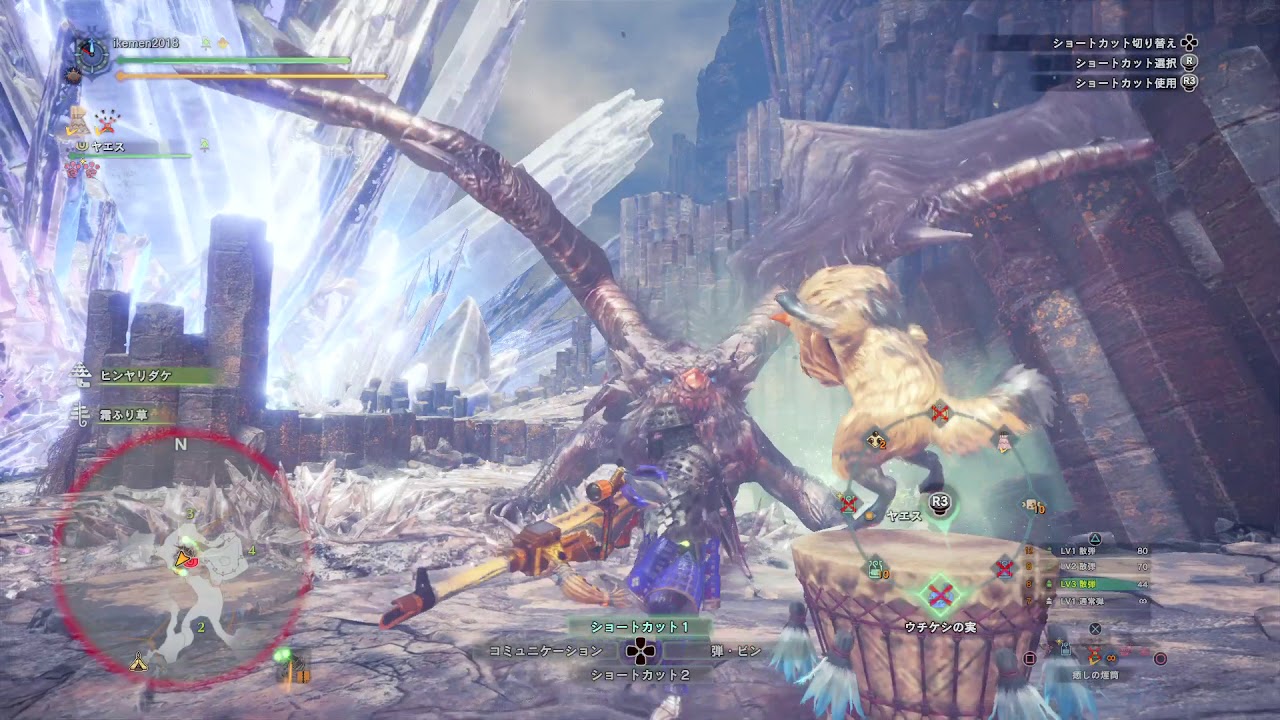Switch to the 弾・ビン shortcut set

735,651
